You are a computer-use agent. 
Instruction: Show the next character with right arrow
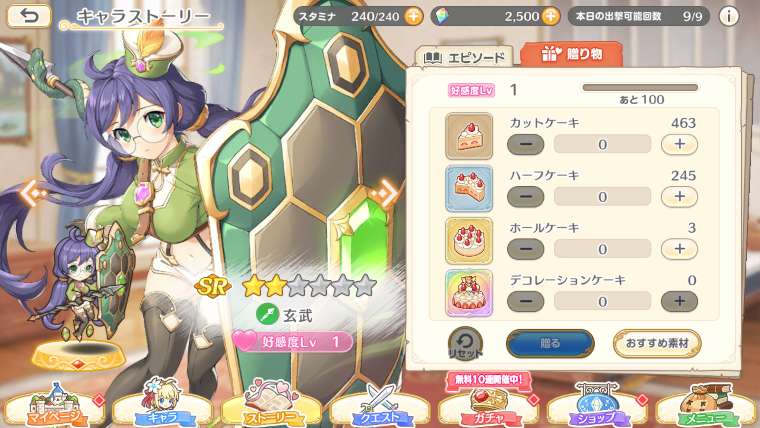click(384, 191)
